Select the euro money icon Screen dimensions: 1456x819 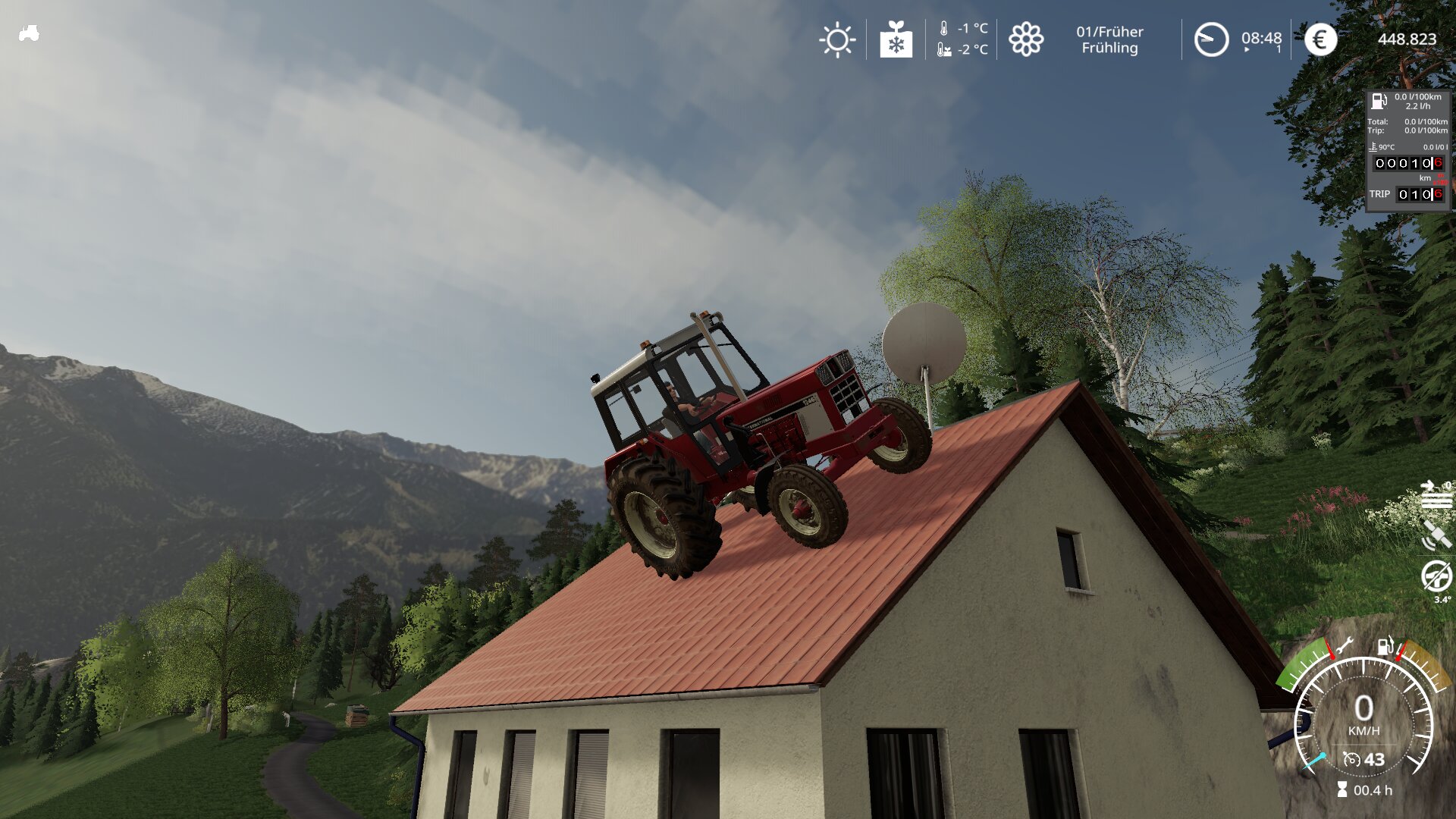1320,39
